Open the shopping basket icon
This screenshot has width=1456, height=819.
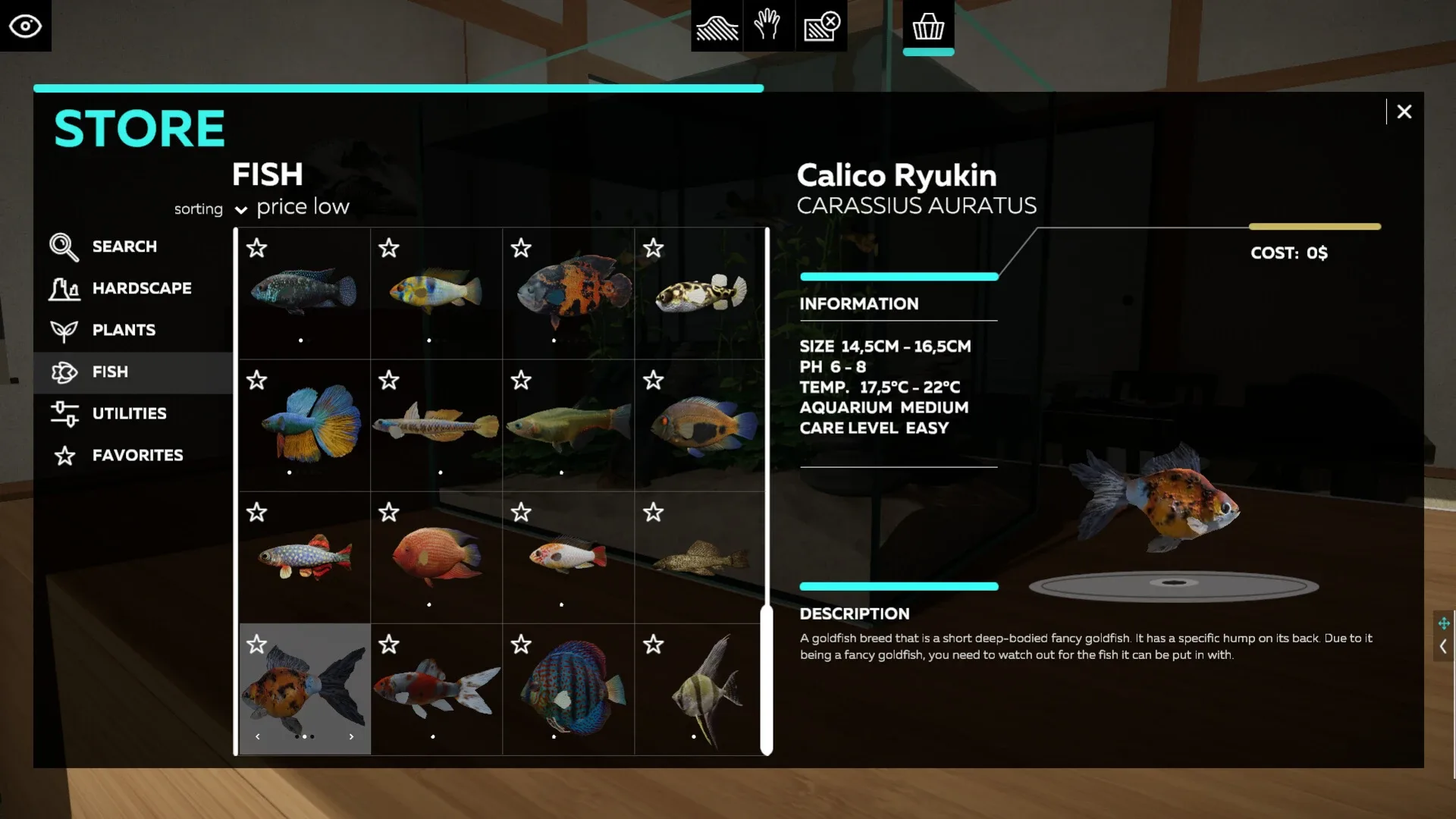[x=929, y=25]
